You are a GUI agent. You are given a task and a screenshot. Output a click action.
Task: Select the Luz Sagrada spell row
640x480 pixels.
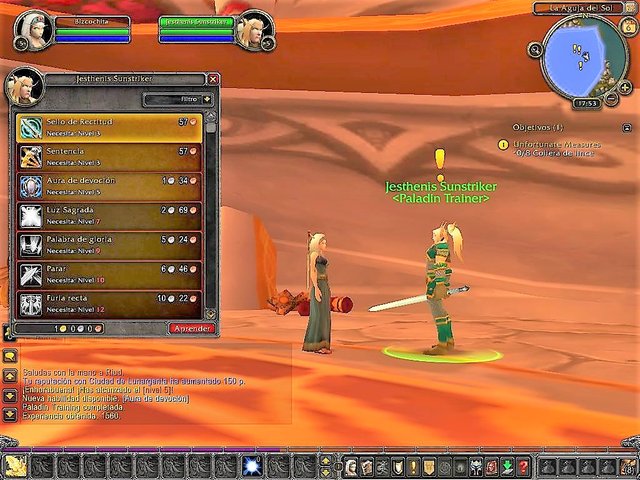(109, 215)
